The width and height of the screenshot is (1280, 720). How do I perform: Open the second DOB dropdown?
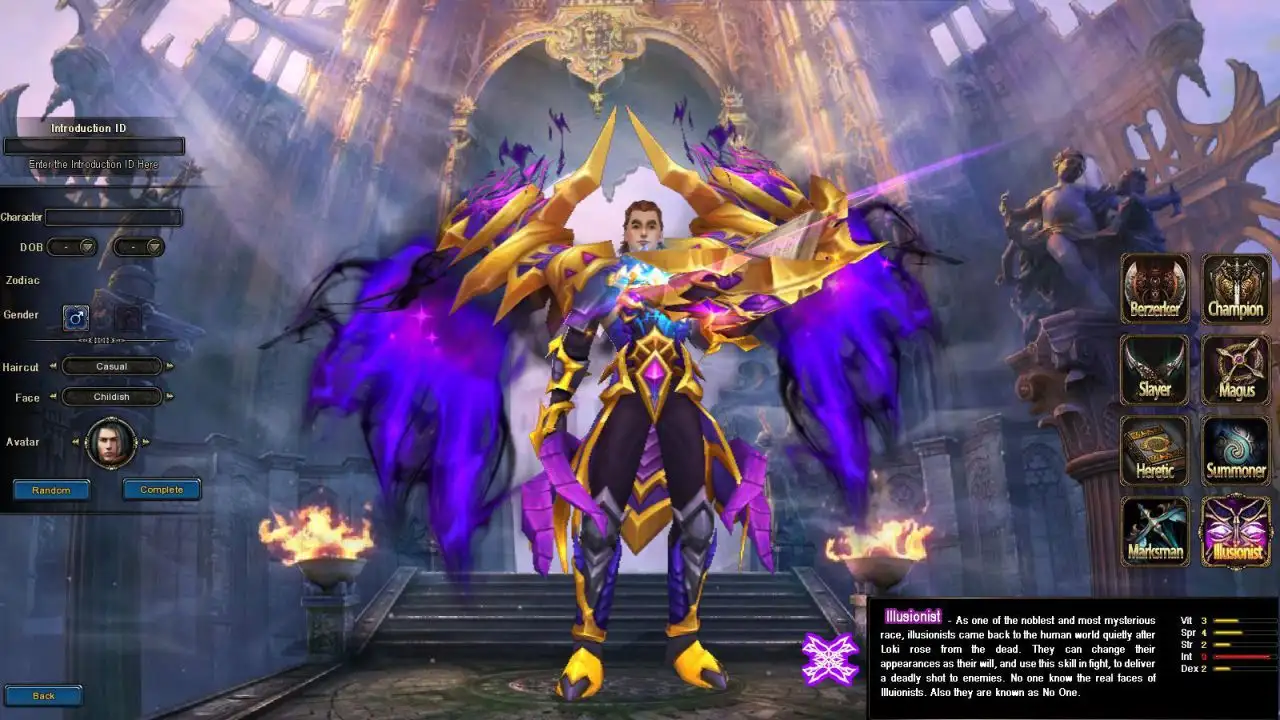click(139, 247)
